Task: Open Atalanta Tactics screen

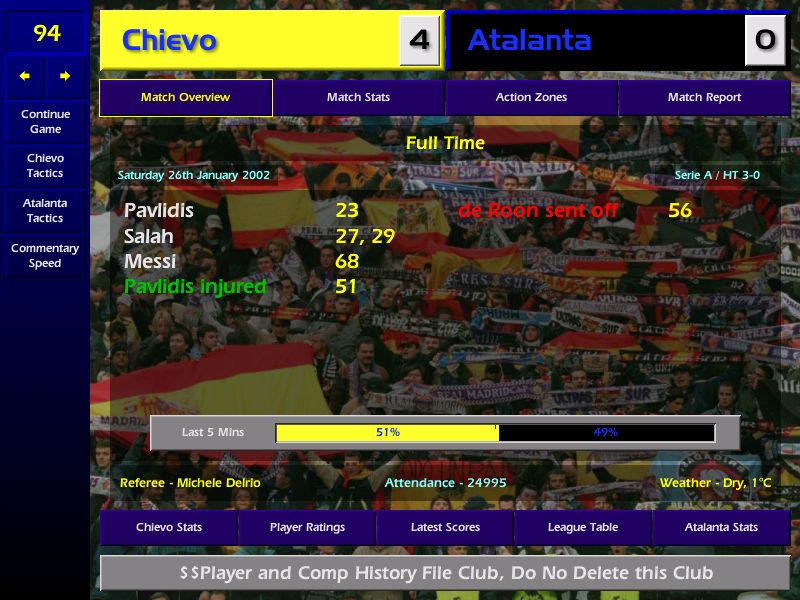Action: (x=45, y=211)
